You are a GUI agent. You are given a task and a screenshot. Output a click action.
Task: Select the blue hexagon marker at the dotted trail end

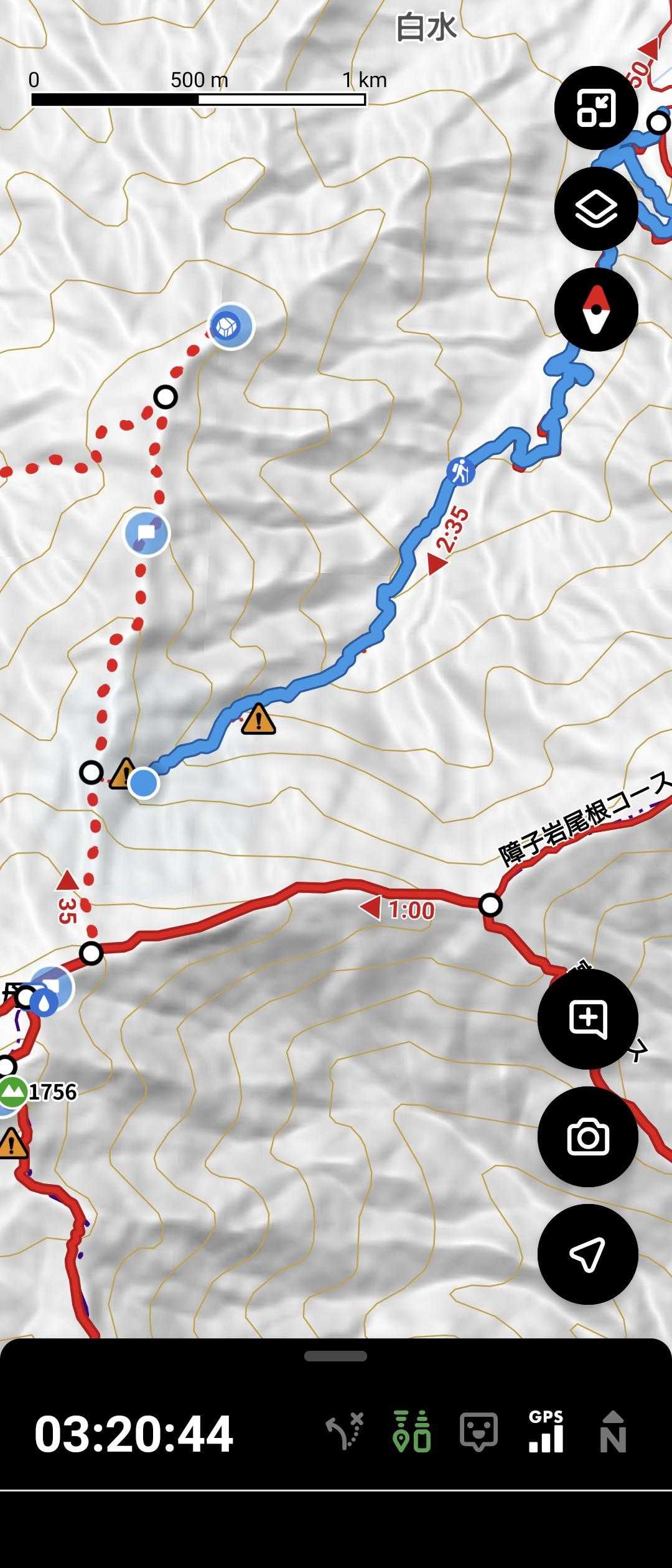click(231, 325)
